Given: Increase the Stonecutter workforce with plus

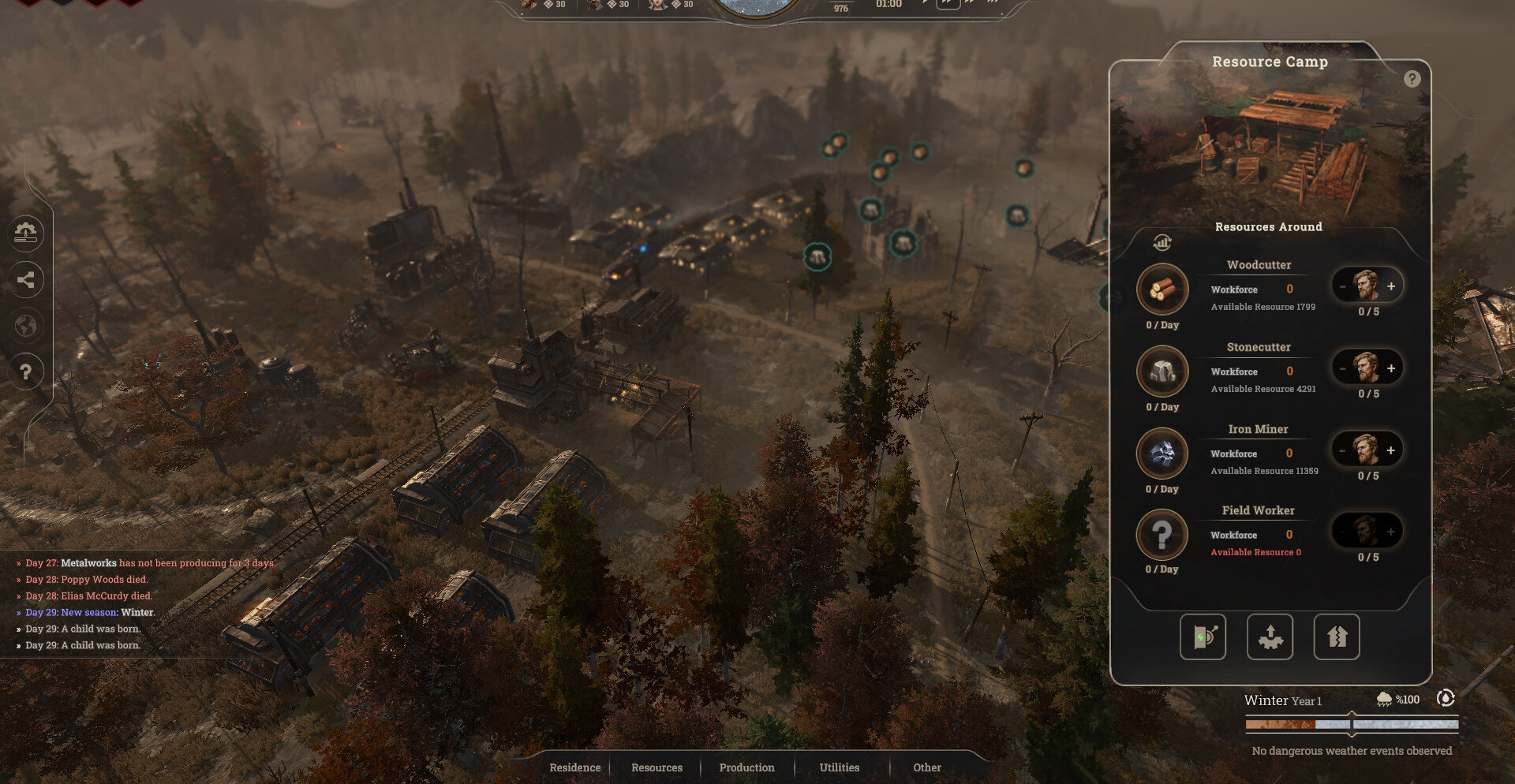Looking at the screenshot, I should [x=1391, y=368].
